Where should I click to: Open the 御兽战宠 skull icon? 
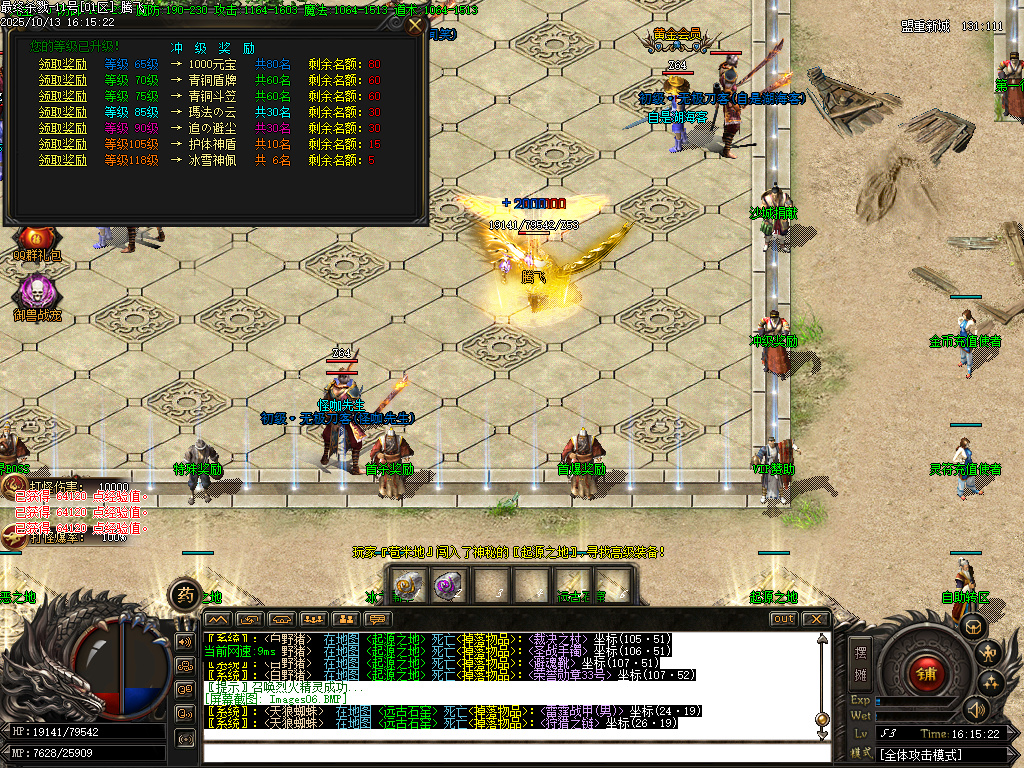[x=37, y=293]
